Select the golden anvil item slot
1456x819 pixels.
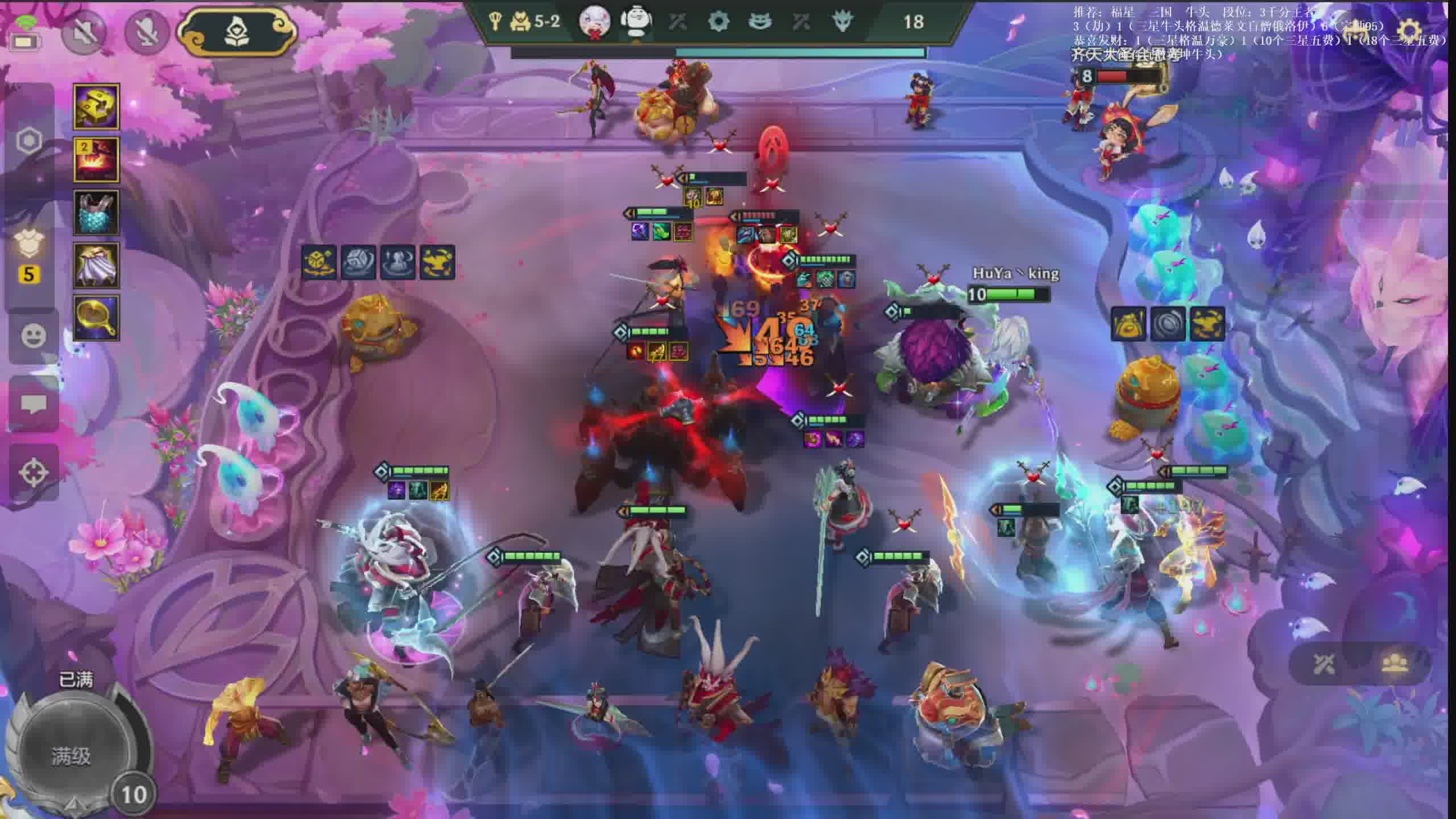(96, 106)
